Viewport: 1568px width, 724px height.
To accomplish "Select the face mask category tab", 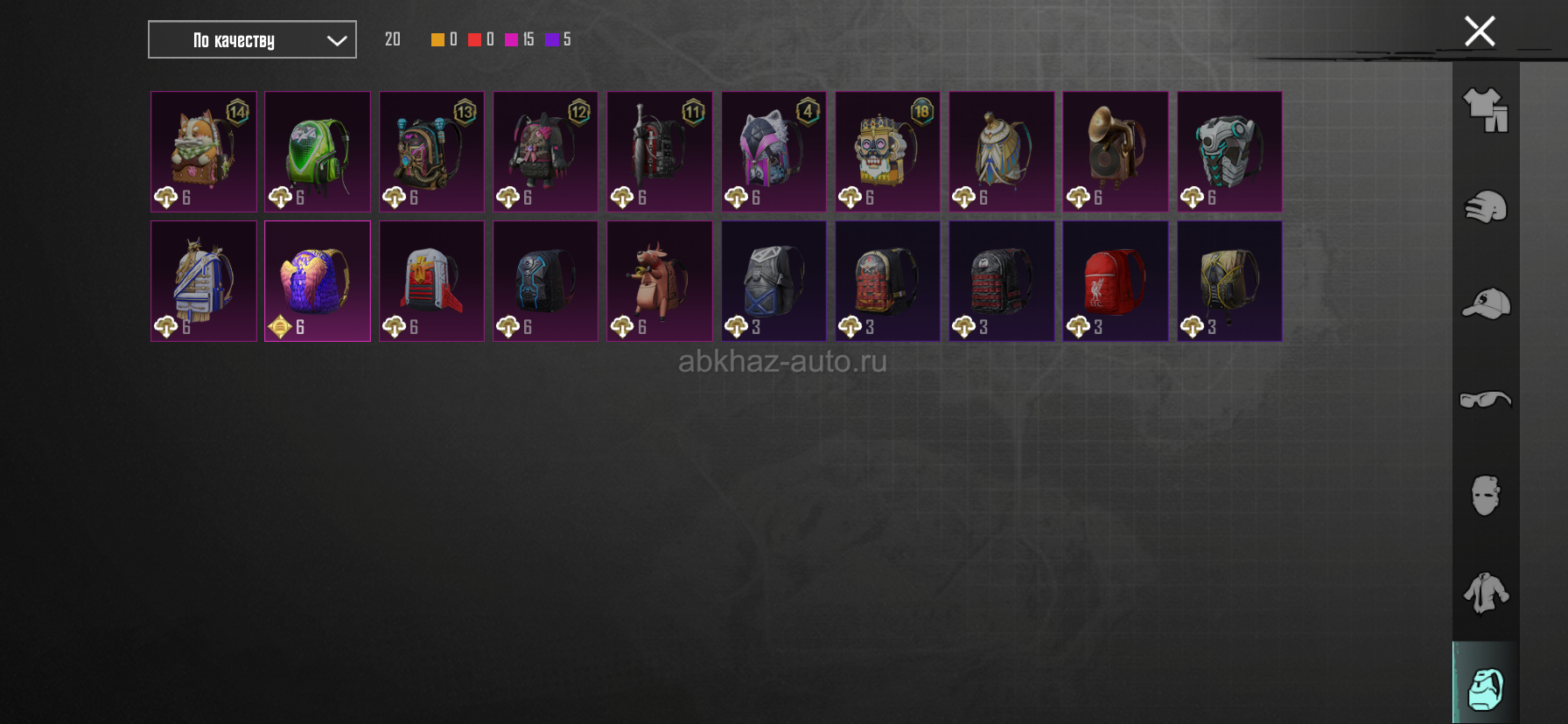I will click(x=1486, y=496).
